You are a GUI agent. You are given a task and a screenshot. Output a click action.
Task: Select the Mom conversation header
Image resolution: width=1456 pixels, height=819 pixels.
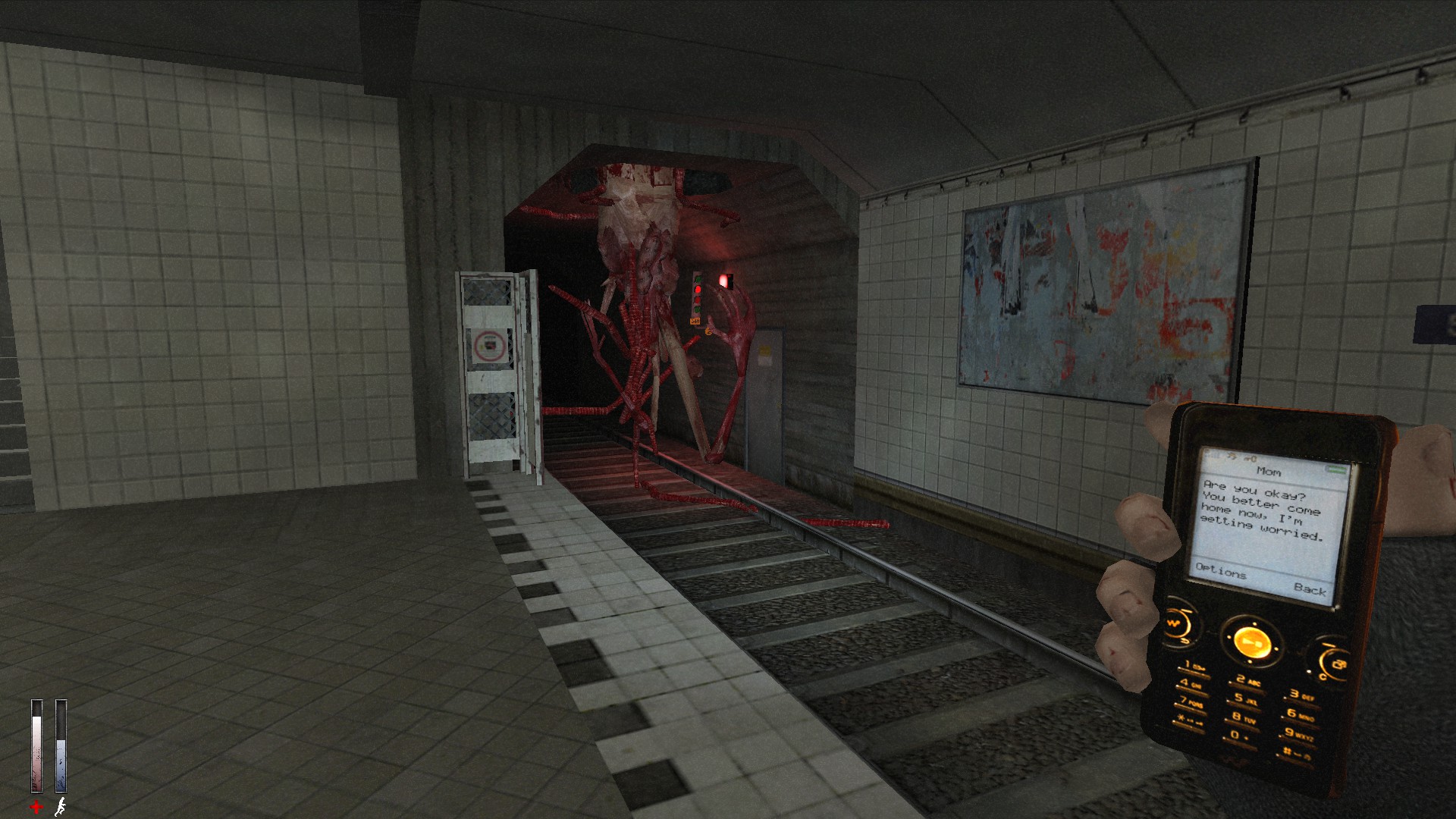[1269, 472]
